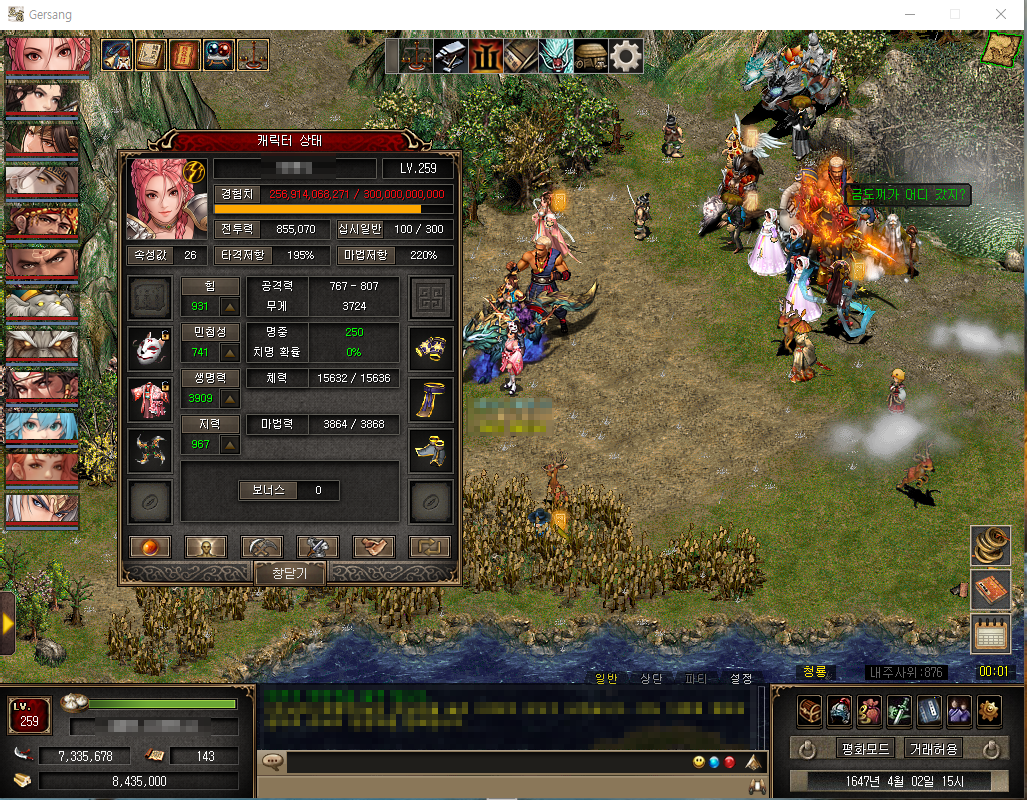Select the fox mask equipment slot
Image resolution: width=1027 pixels, height=800 pixels.
[x=150, y=349]
